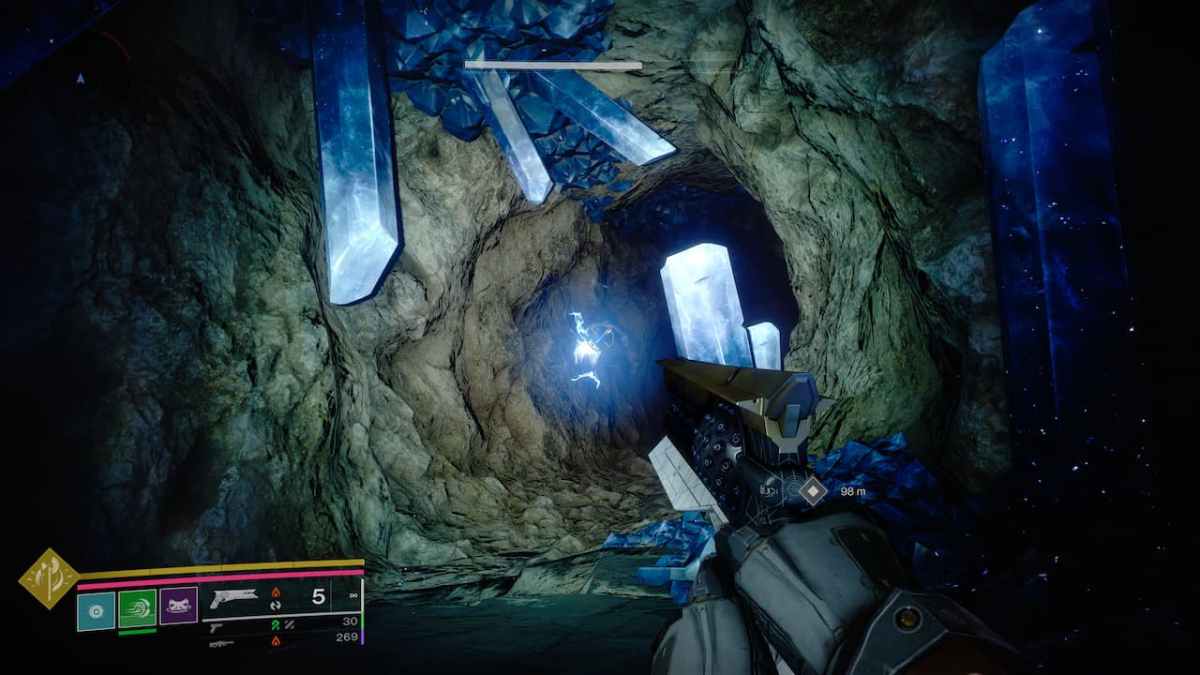Select the equipped hand cannon weapon icon

[235, 598]
